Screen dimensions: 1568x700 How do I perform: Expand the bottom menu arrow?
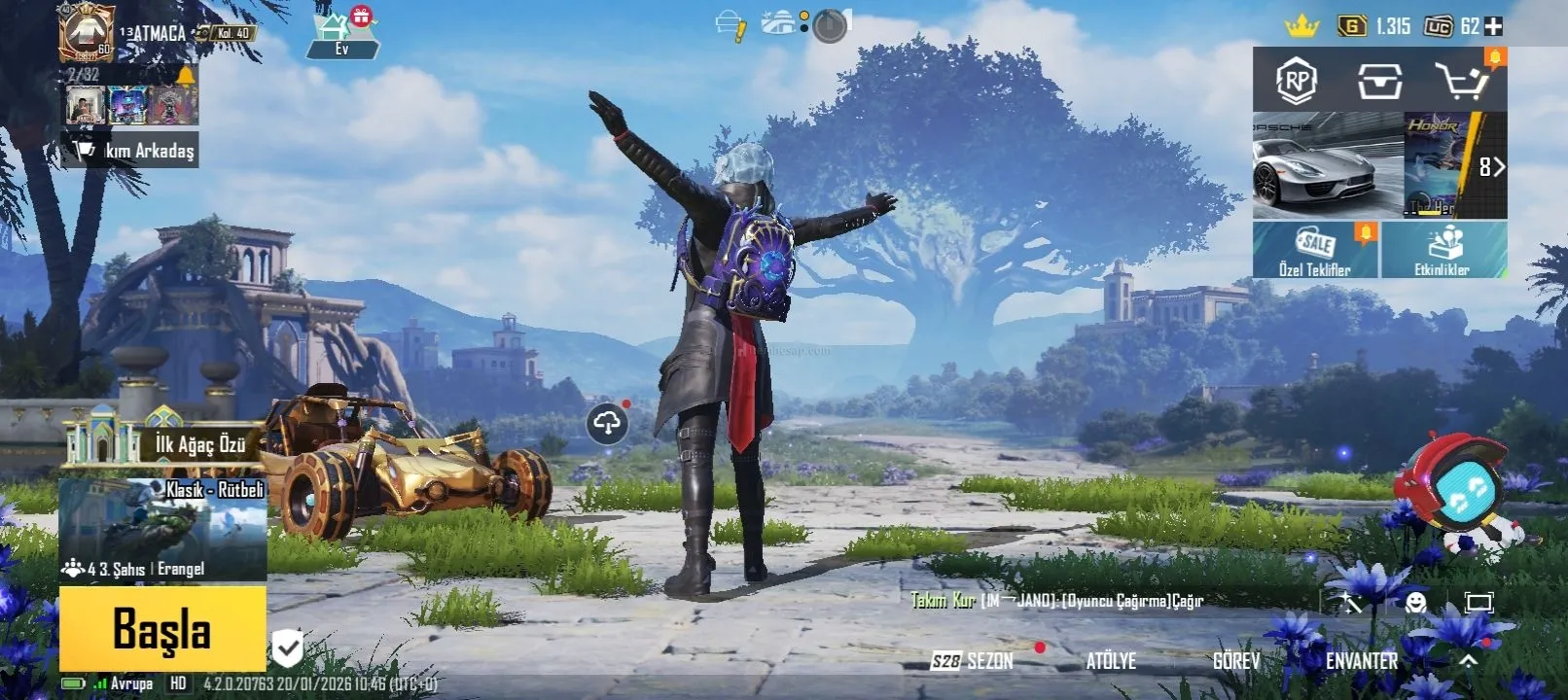pyautogui.click(x=1468, y=660)
